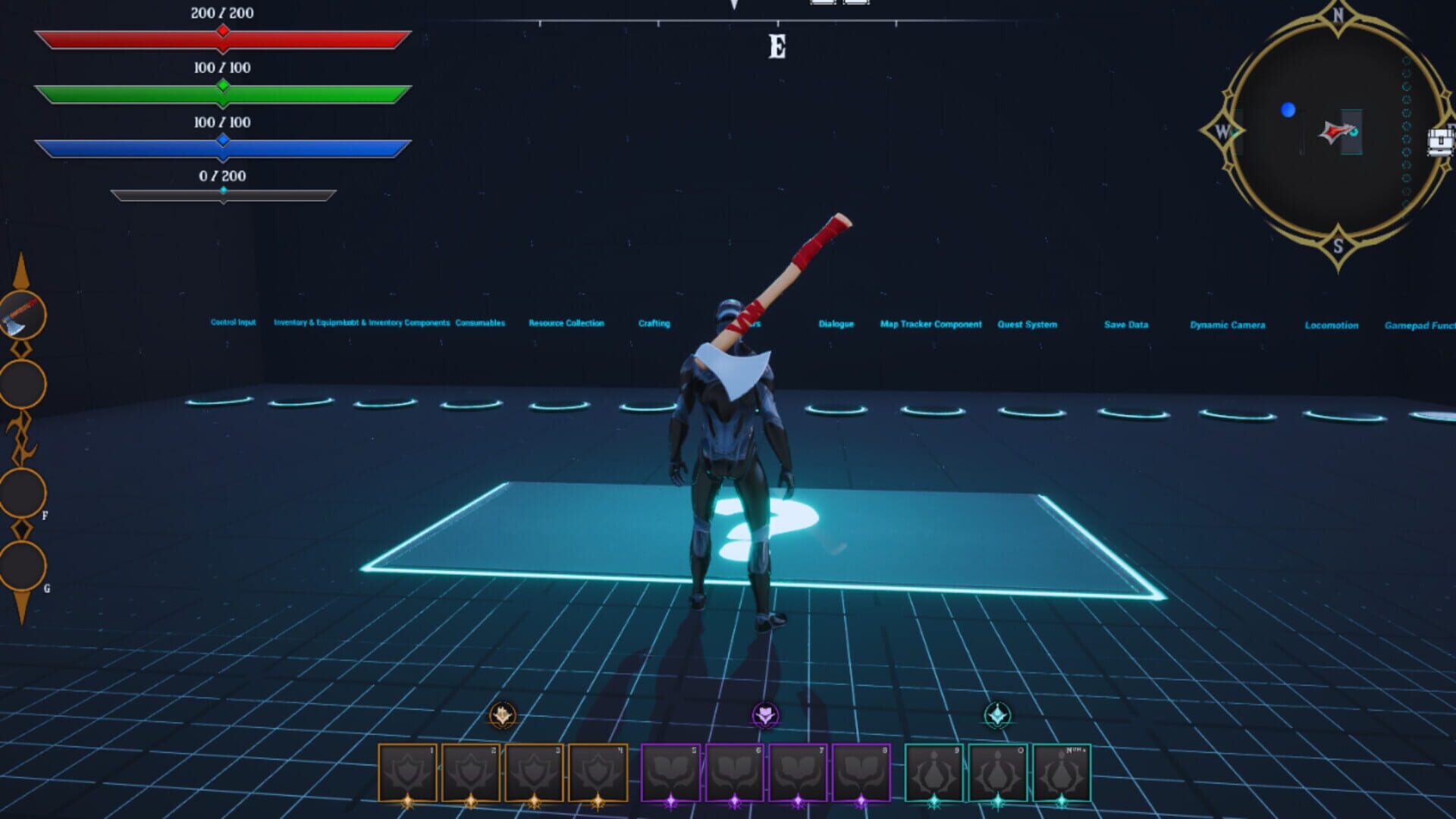
Task: Expand the empty F quick-slot circle
Action: pos(20,493)
